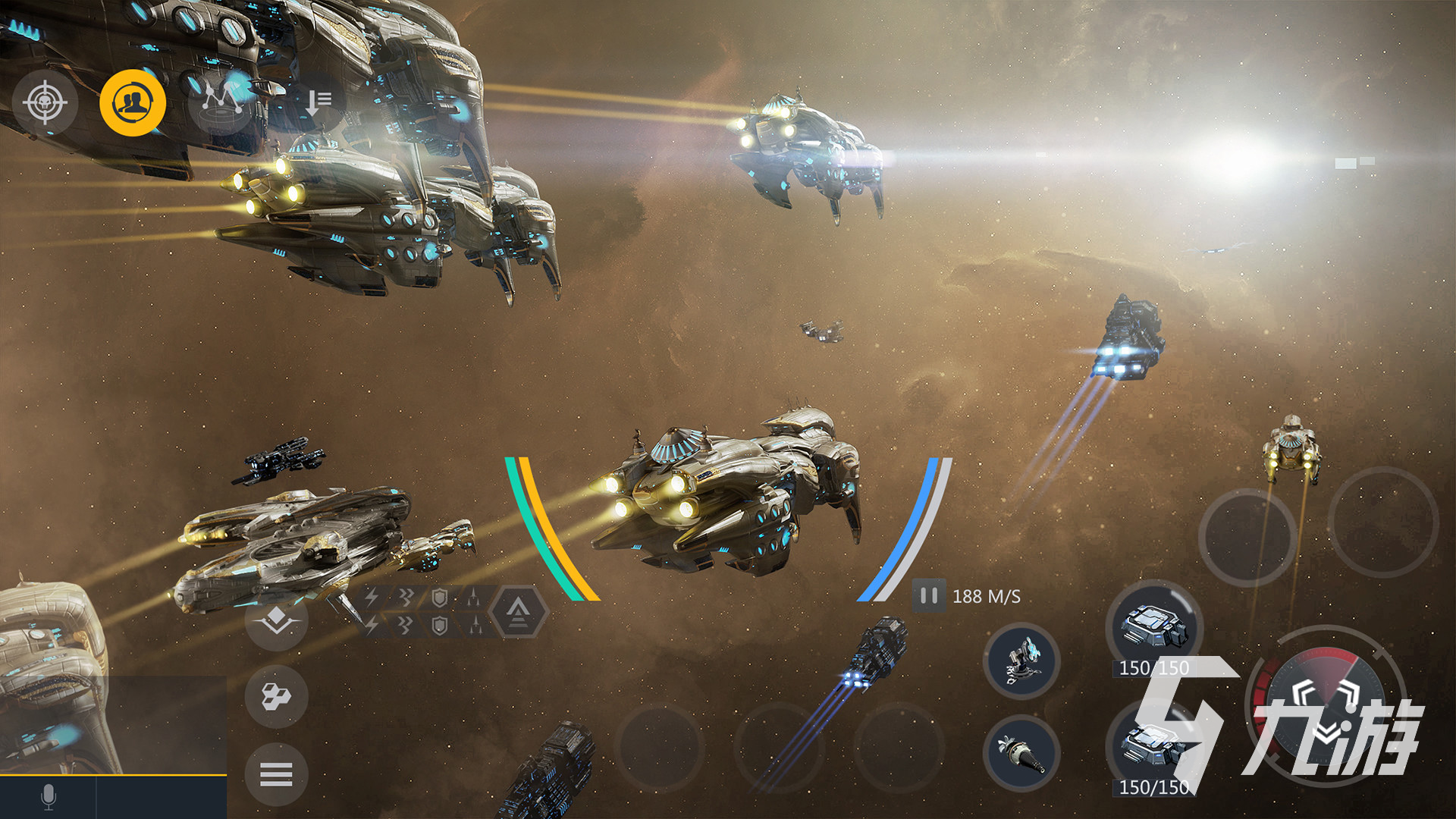Image resolution: width=1456 pixels, height=819 pixels.
Task: Open the star route navigation icon
Action: coord(221,101)
